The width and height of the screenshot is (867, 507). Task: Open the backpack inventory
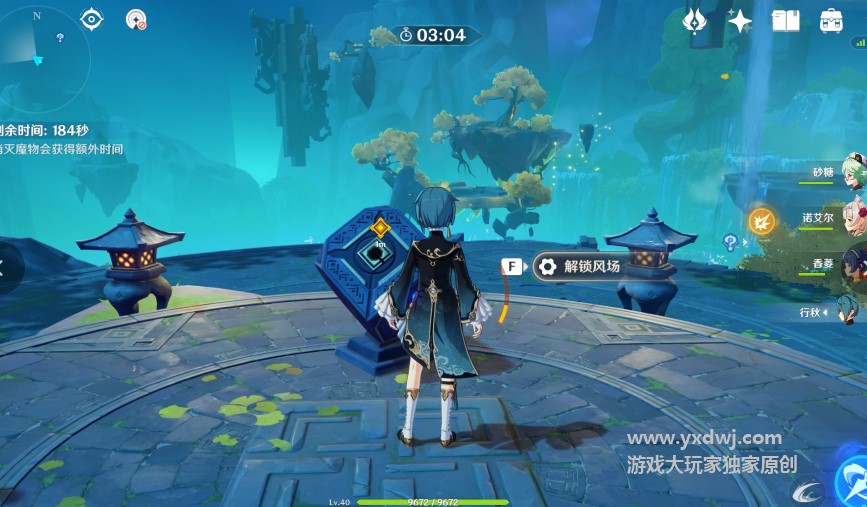[x=831, y=21]
